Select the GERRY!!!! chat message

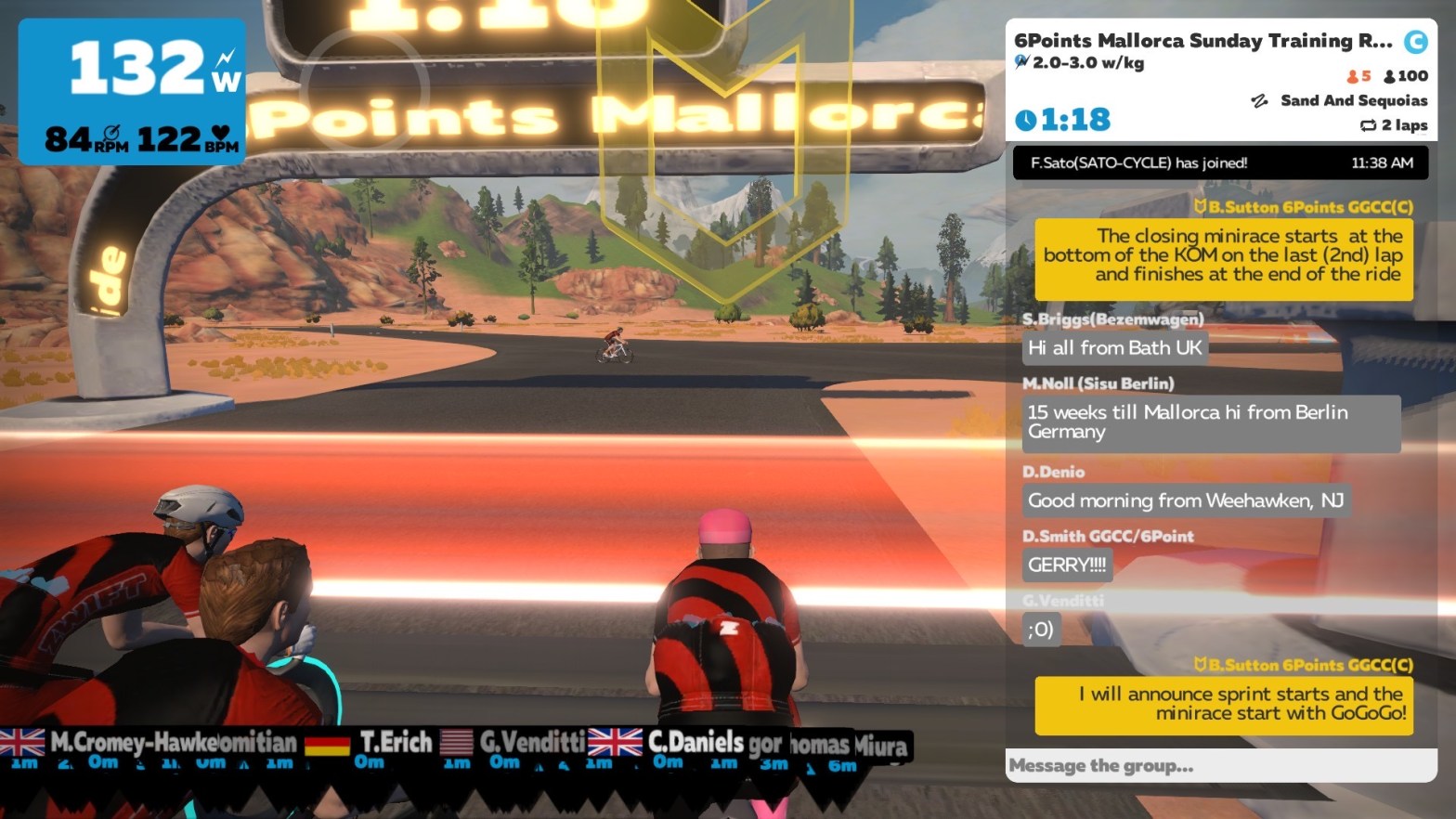[x=1067, y=565]
